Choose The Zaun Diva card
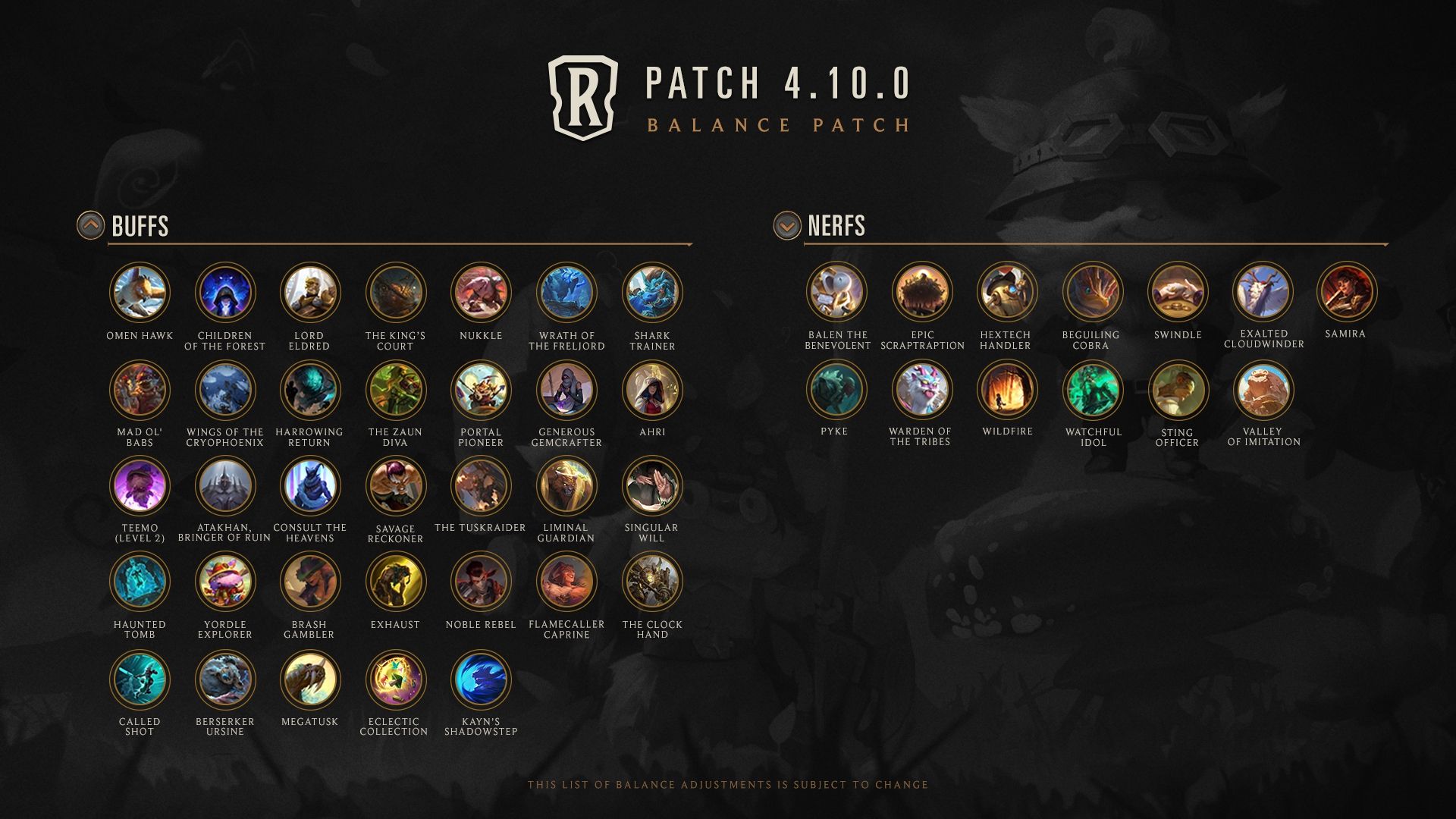 (395, 390)
